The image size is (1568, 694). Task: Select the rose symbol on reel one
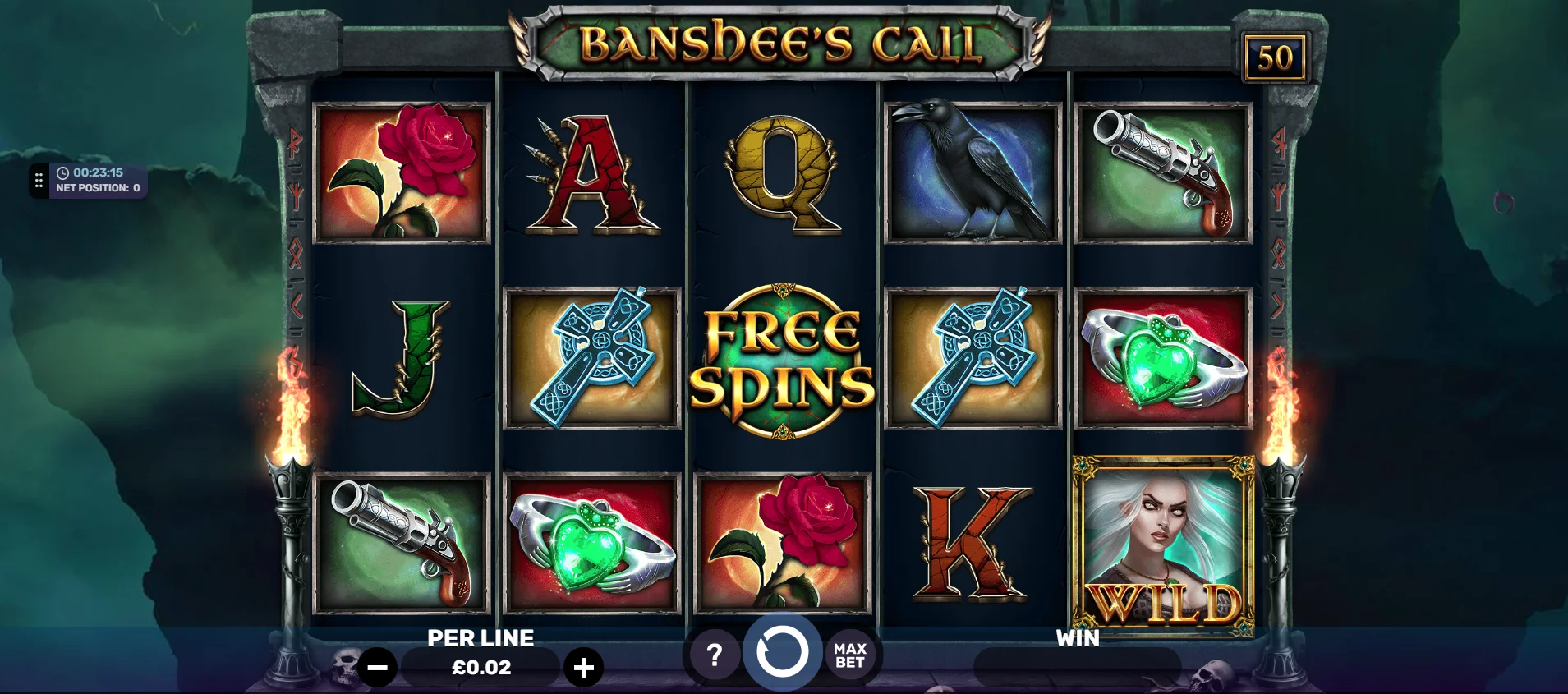[400, 172]
